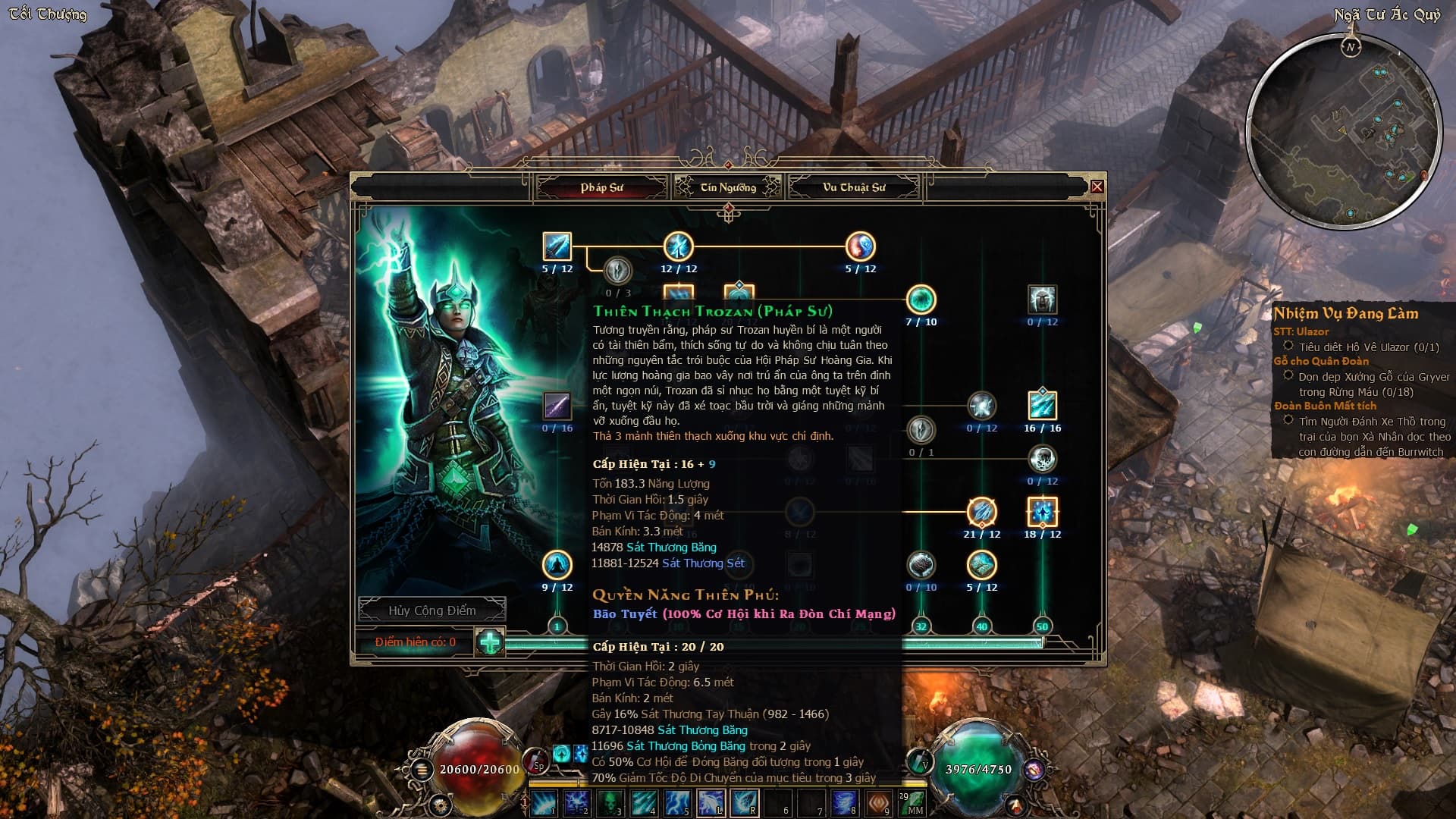Select the Vu Thuật Sư tab
Image resolution: width=1456 pixels, height=819 pixels.
coord(854,187)
